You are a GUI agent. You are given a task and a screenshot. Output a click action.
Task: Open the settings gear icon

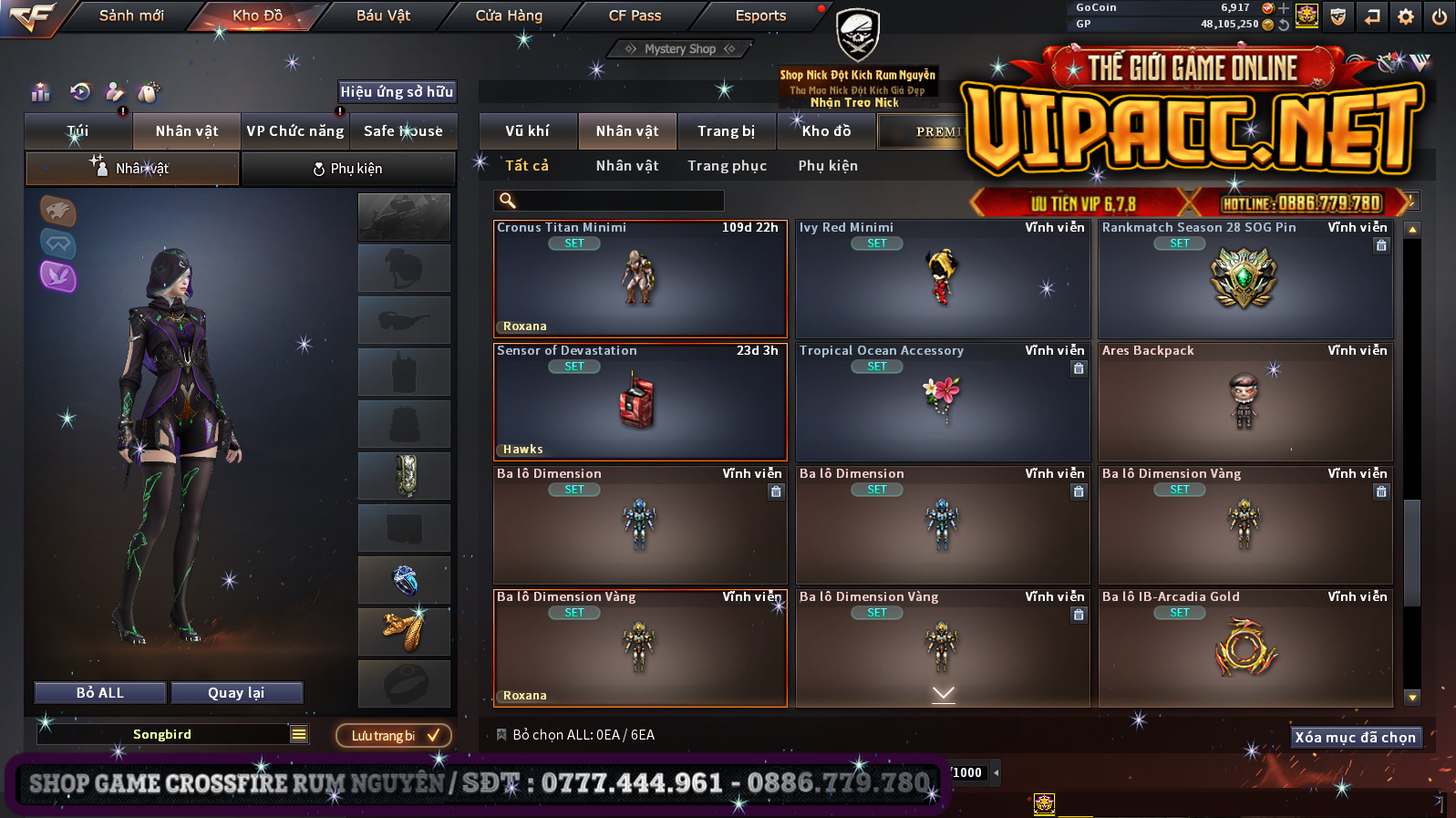(1406, 16)
